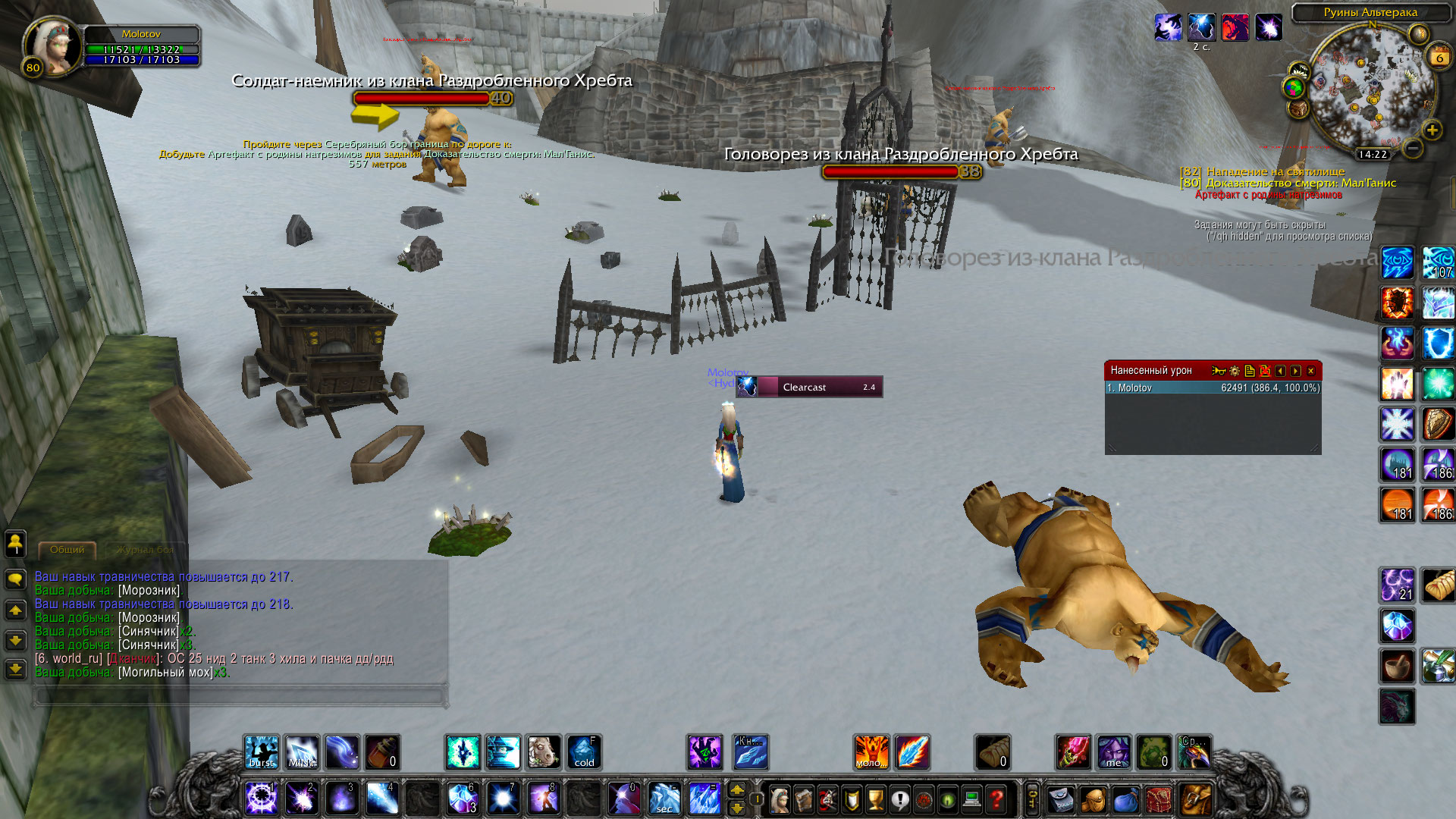
Task: Close the damage meter window
Action: [x=1310, y=371]
